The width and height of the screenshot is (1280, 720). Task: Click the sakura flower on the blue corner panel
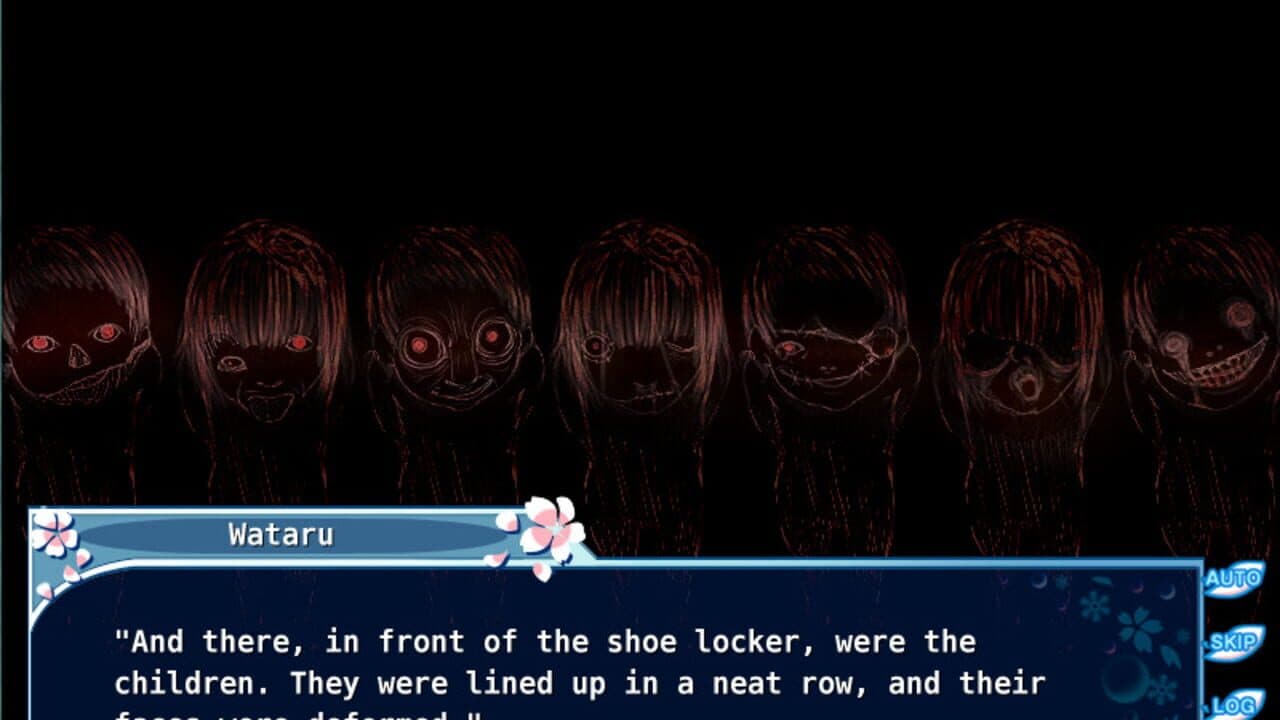[x=1139, y=628]
